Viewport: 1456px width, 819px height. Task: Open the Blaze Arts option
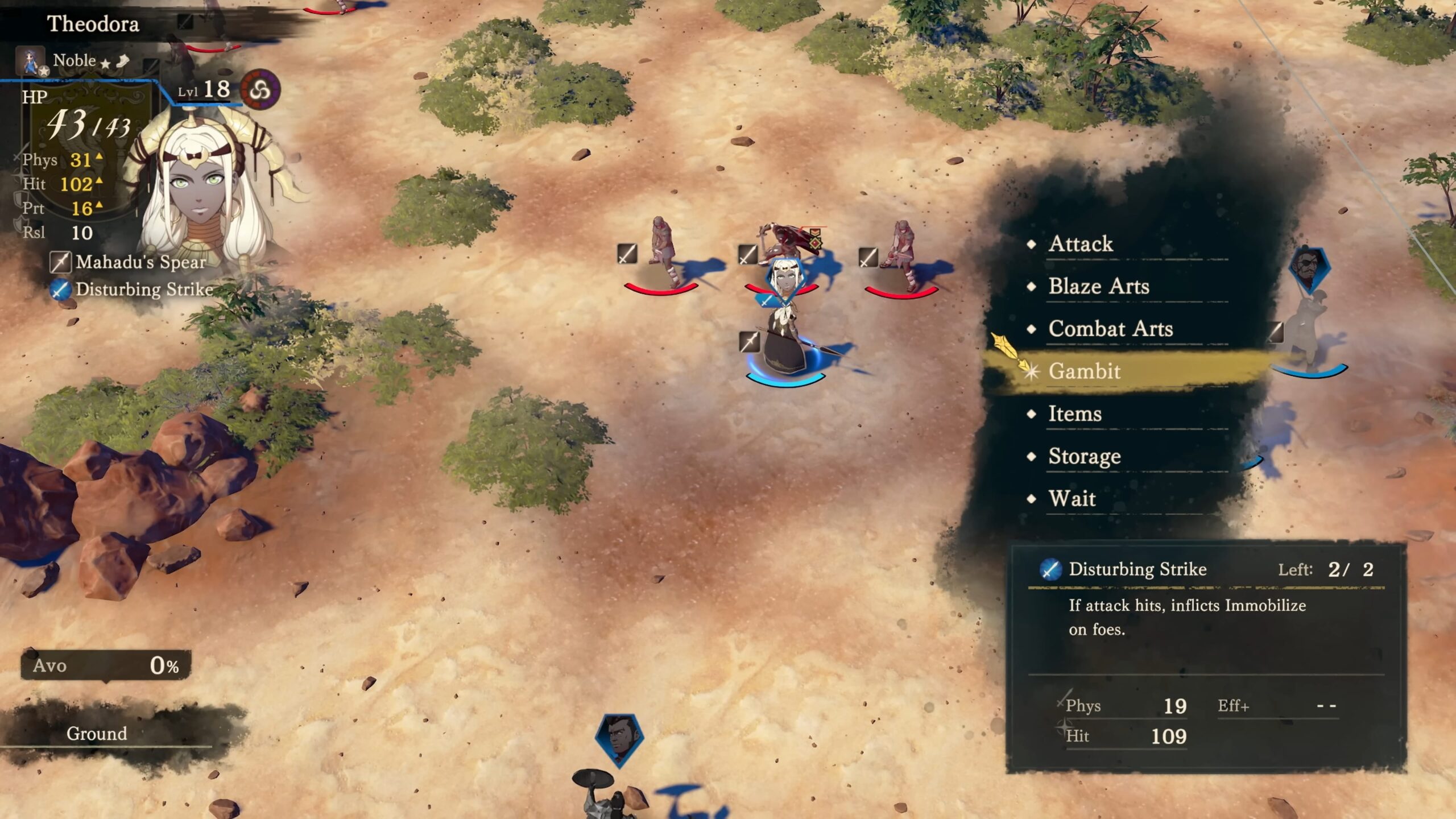(1098, 287)
